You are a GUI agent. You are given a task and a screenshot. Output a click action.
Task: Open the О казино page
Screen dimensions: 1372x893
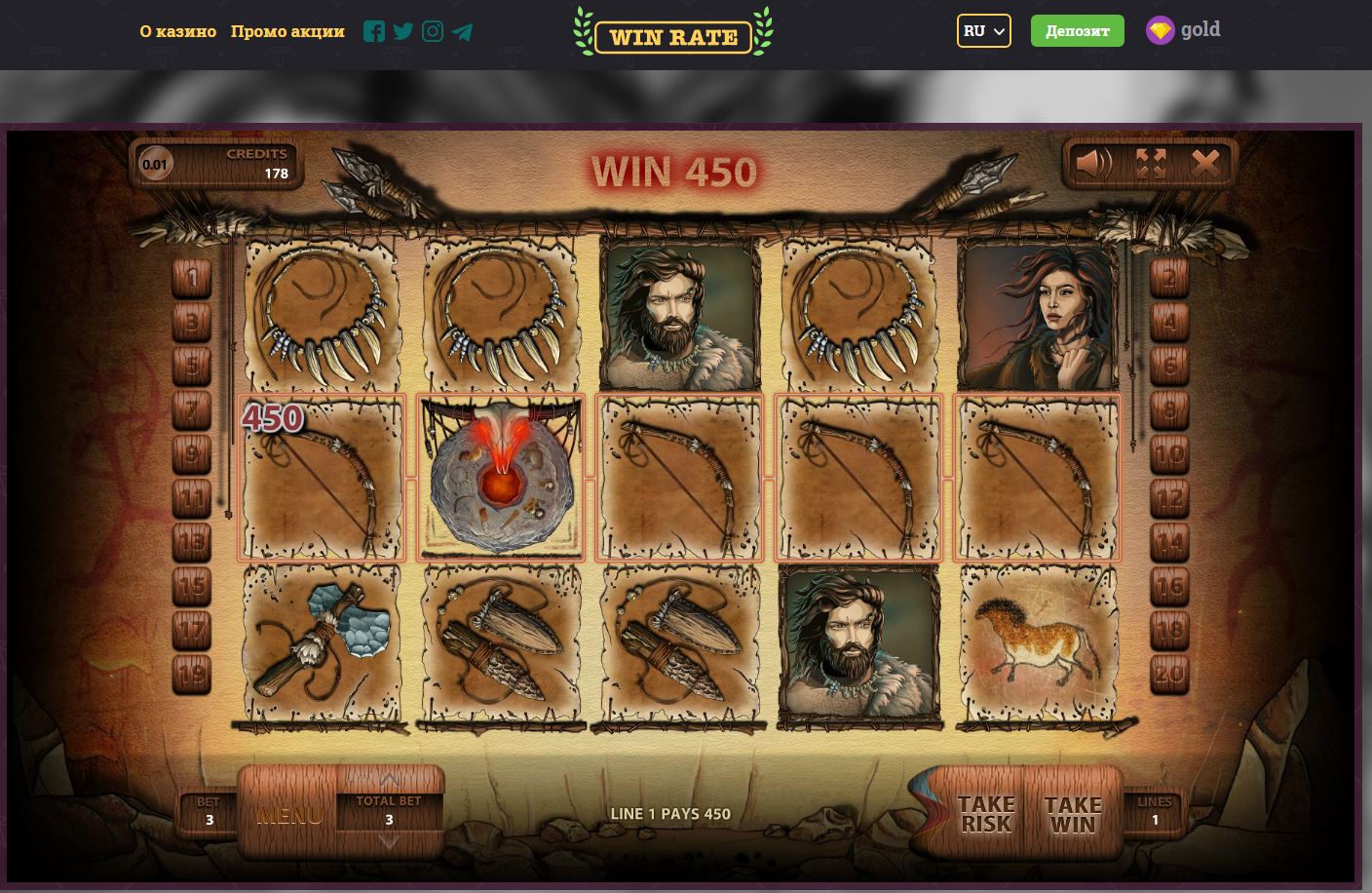[x=177, y=31]
